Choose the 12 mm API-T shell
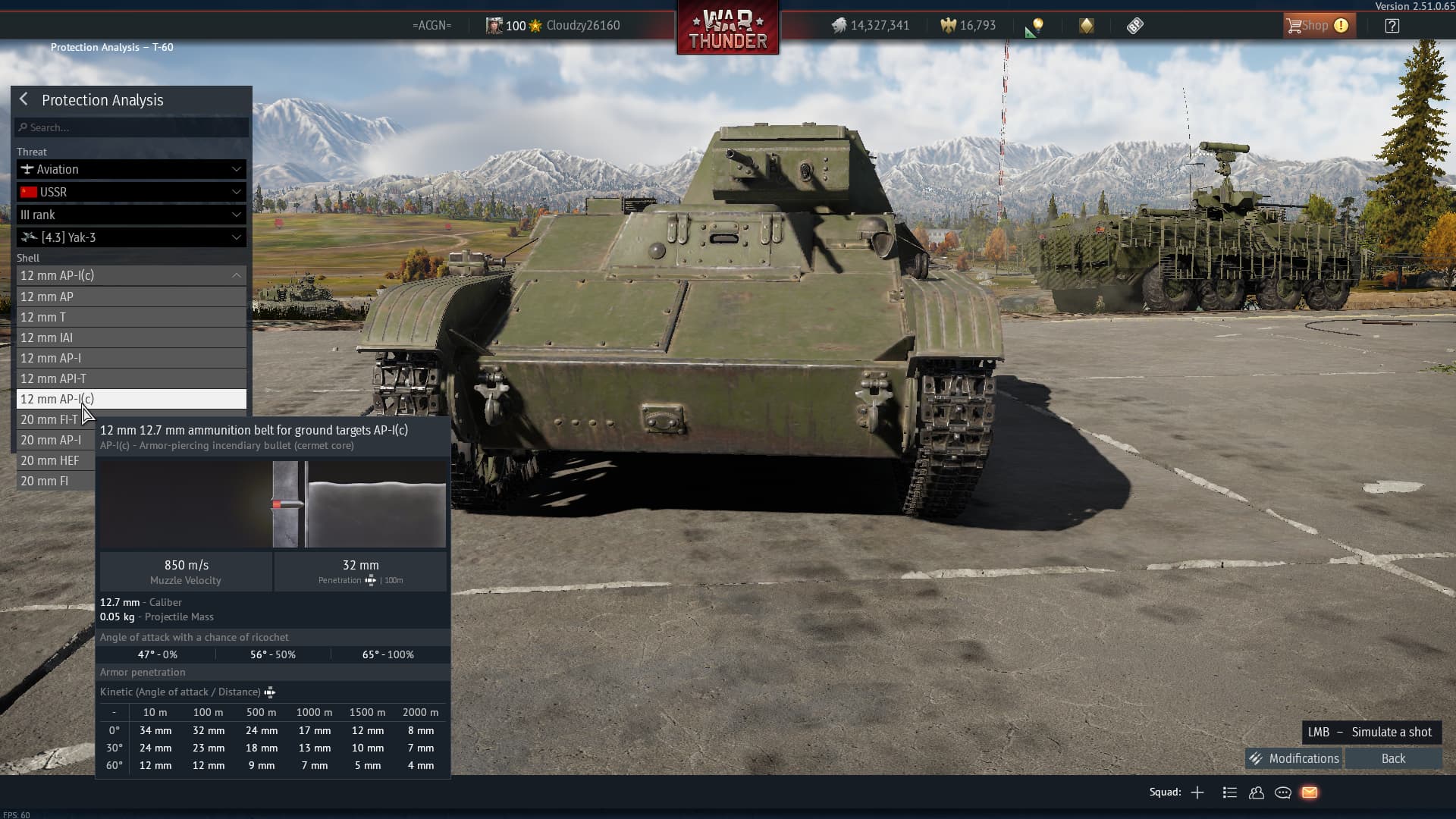 131,378
